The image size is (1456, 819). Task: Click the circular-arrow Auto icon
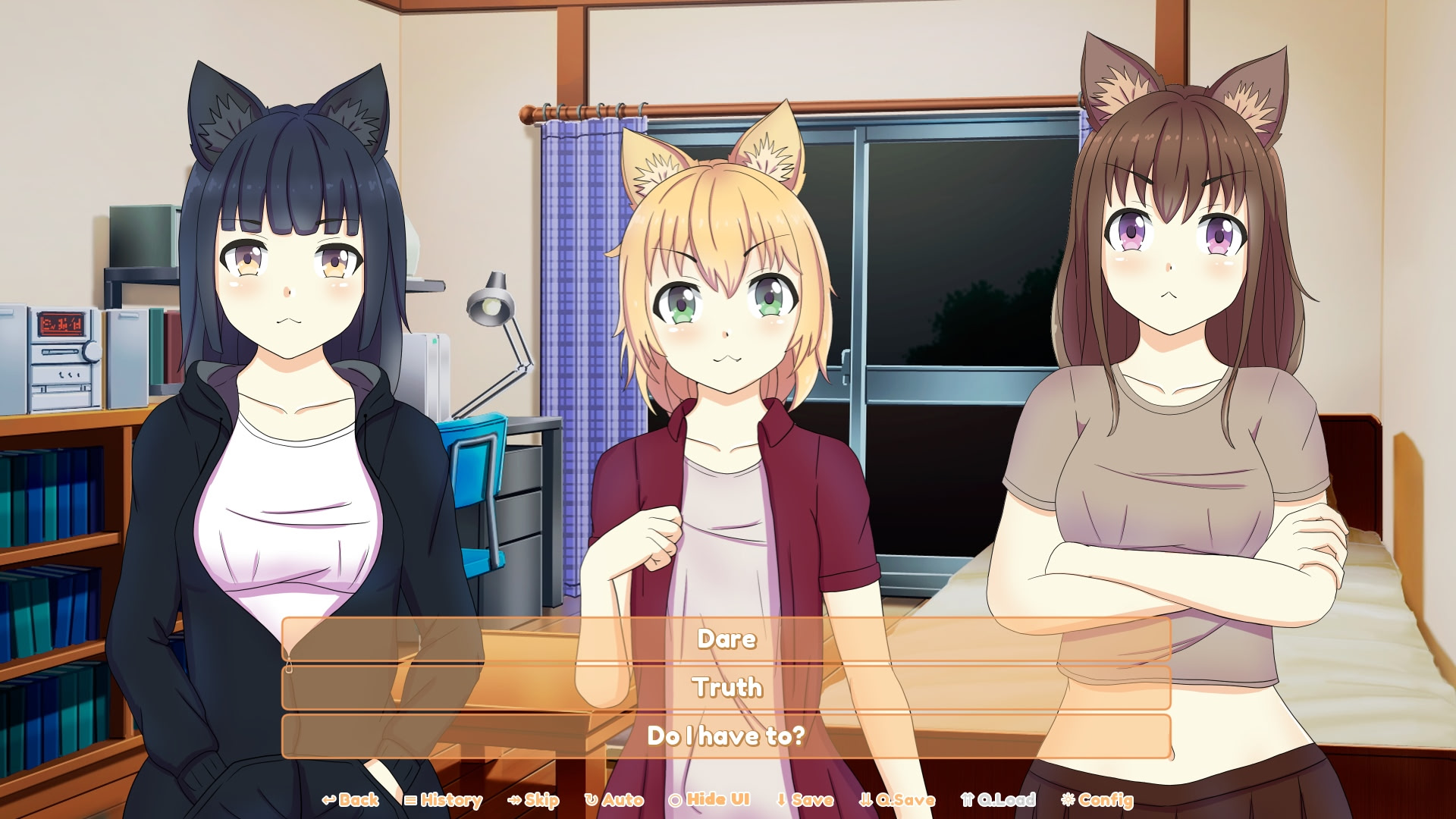click(x=591, y=799)
